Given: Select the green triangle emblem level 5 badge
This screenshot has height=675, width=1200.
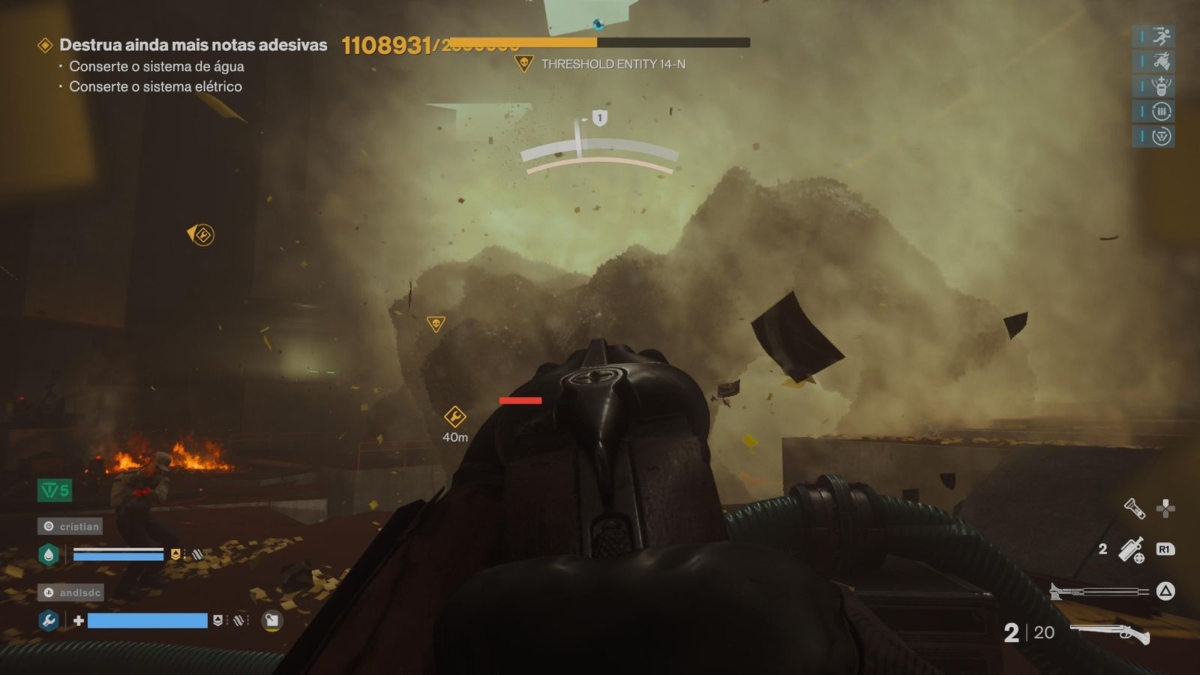Looking at the screenshot, I should point(54,490).
